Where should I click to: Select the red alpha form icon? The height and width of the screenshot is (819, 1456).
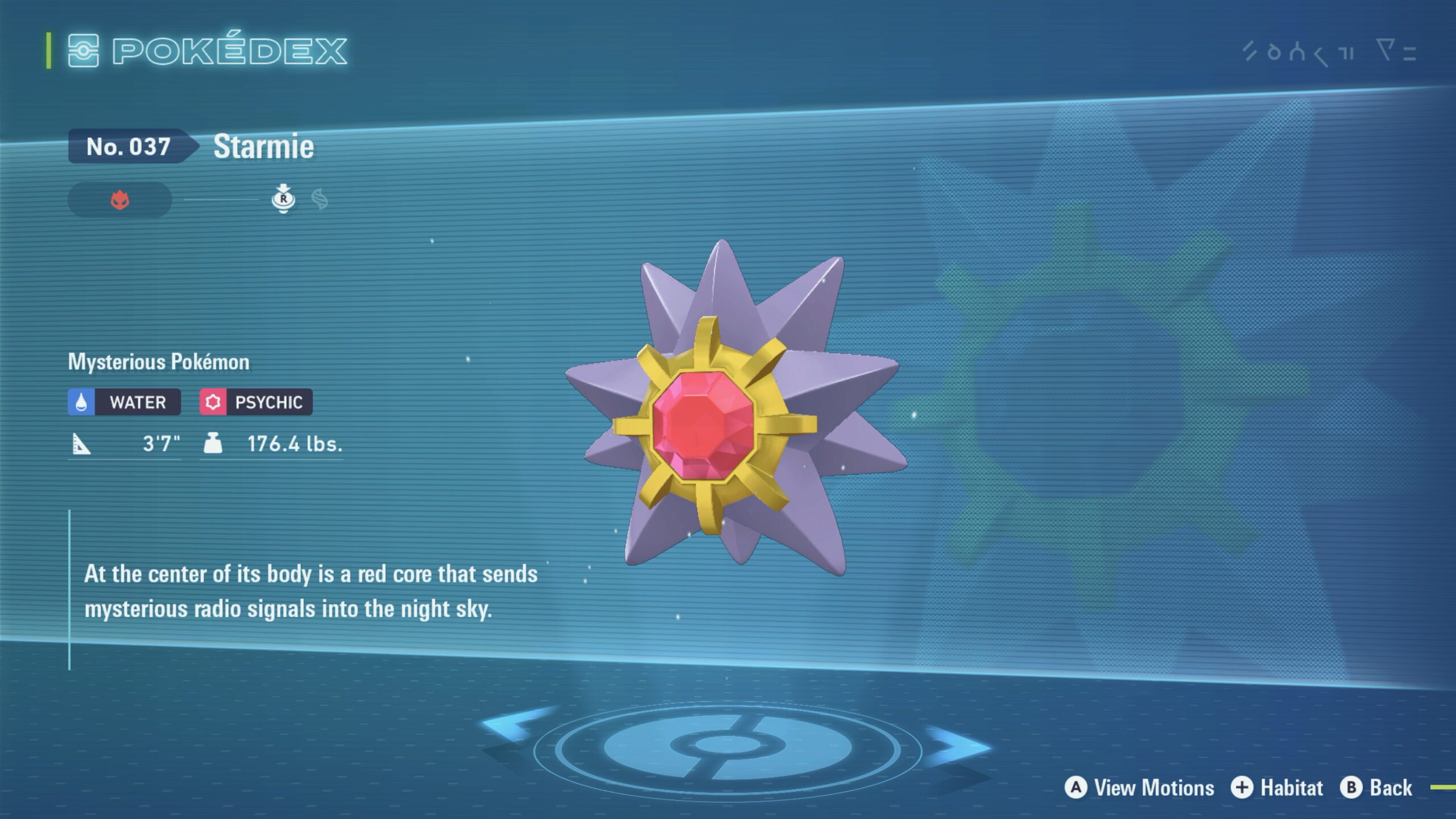120,200
